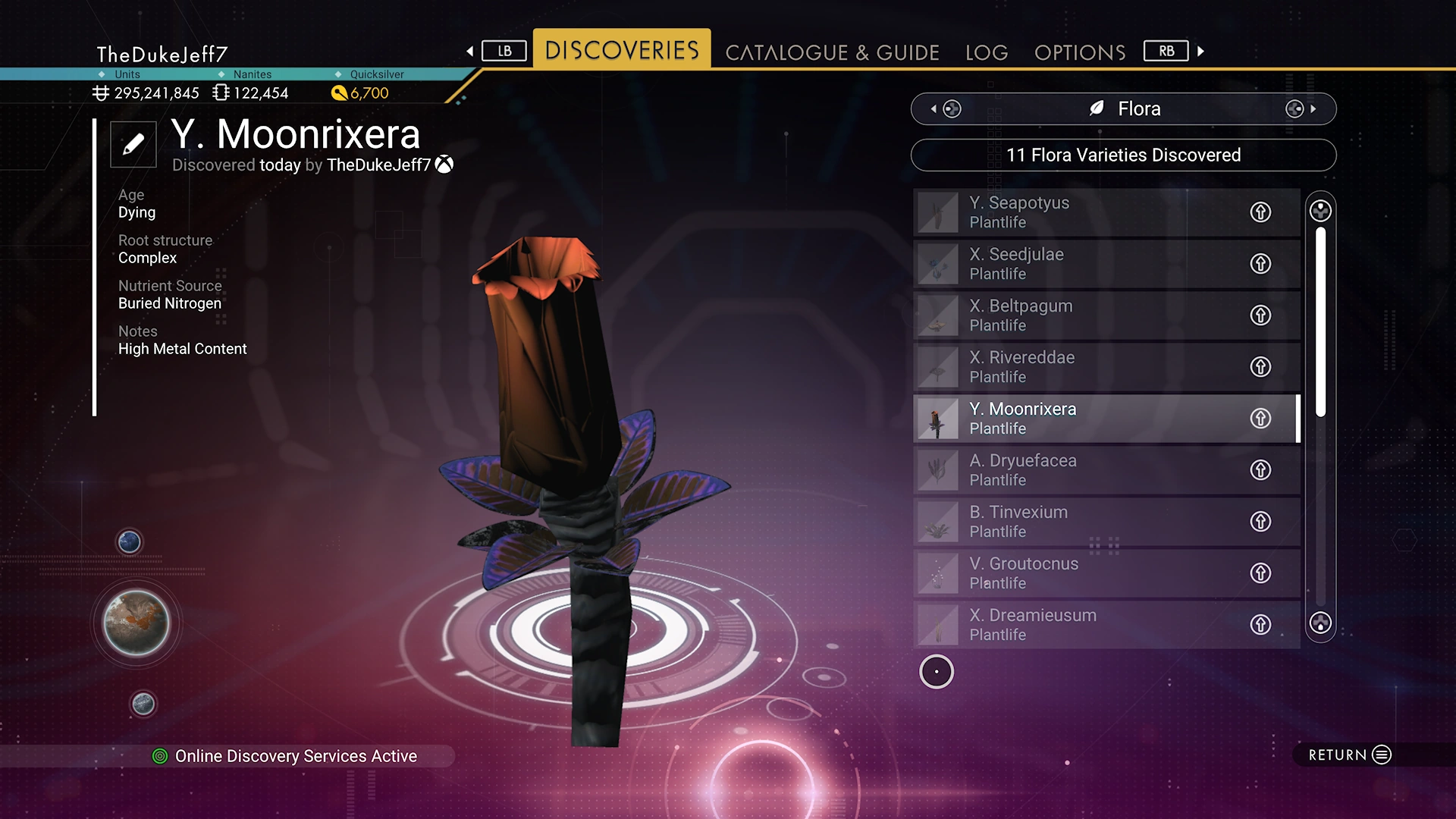
Task: Upload the Y. Seapotyus discovery
Action: (1260, 212)
